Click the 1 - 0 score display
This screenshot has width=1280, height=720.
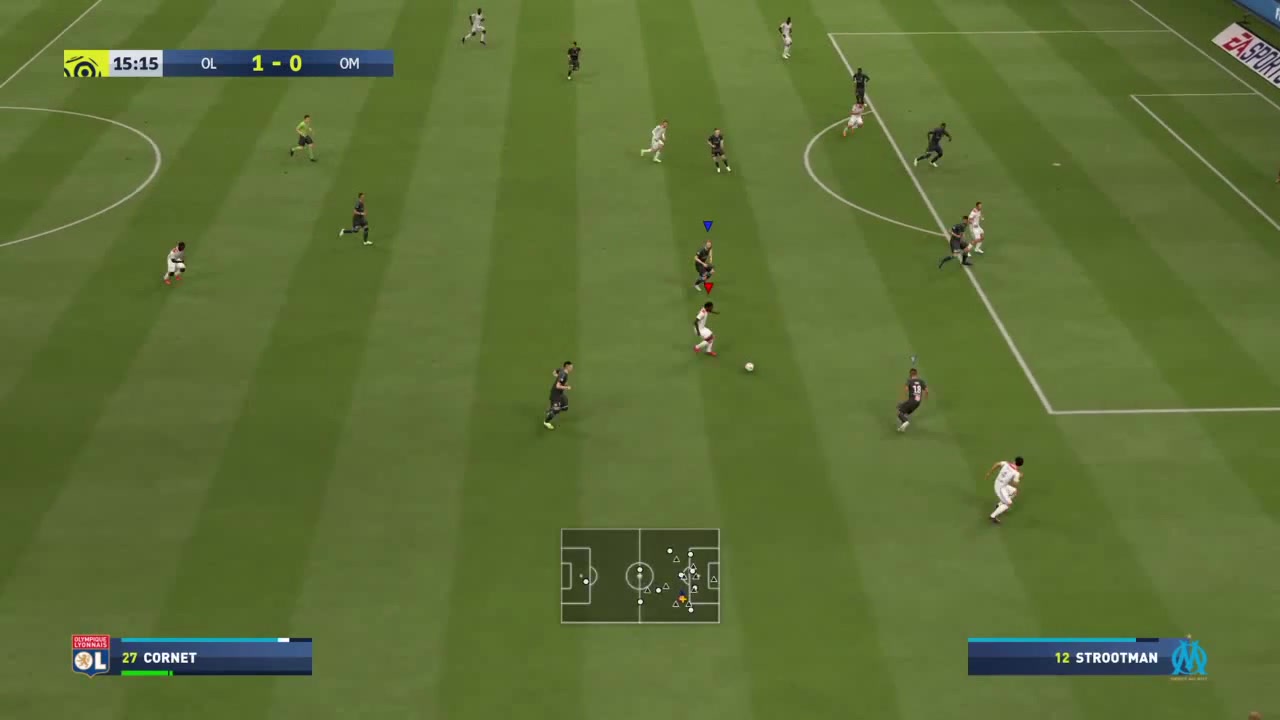coord(276,63)
